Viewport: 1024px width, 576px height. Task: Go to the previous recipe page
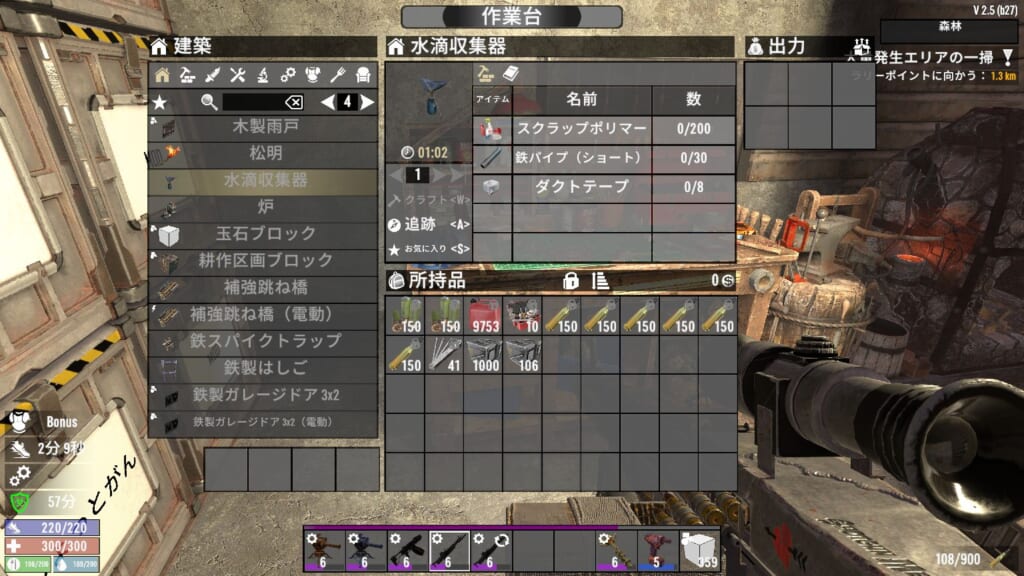click(326, 102)
